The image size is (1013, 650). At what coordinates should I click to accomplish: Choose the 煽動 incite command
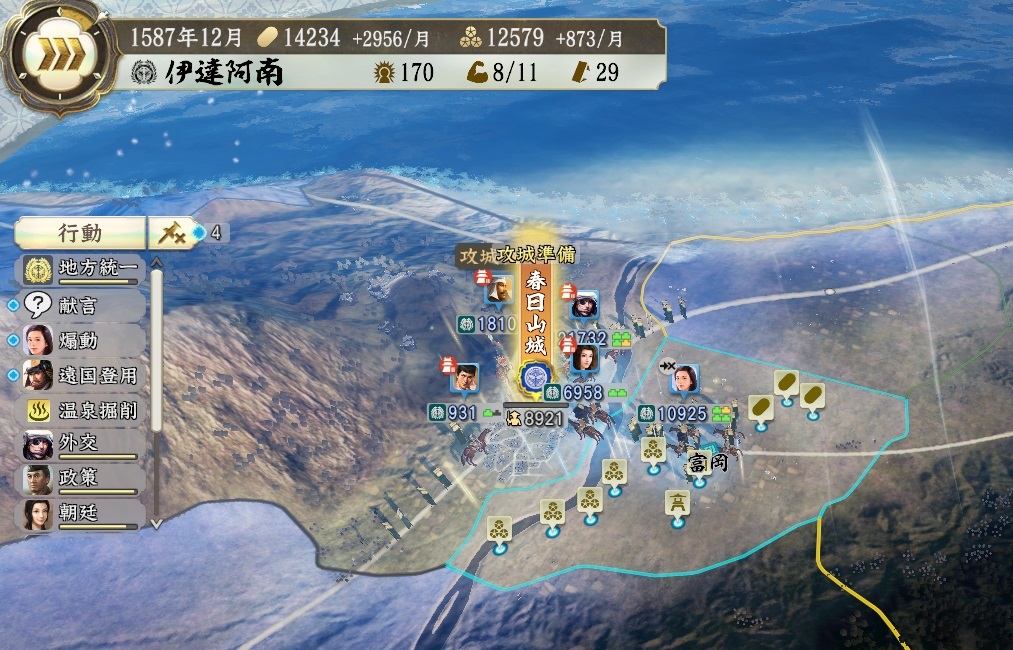click(83, 340)
